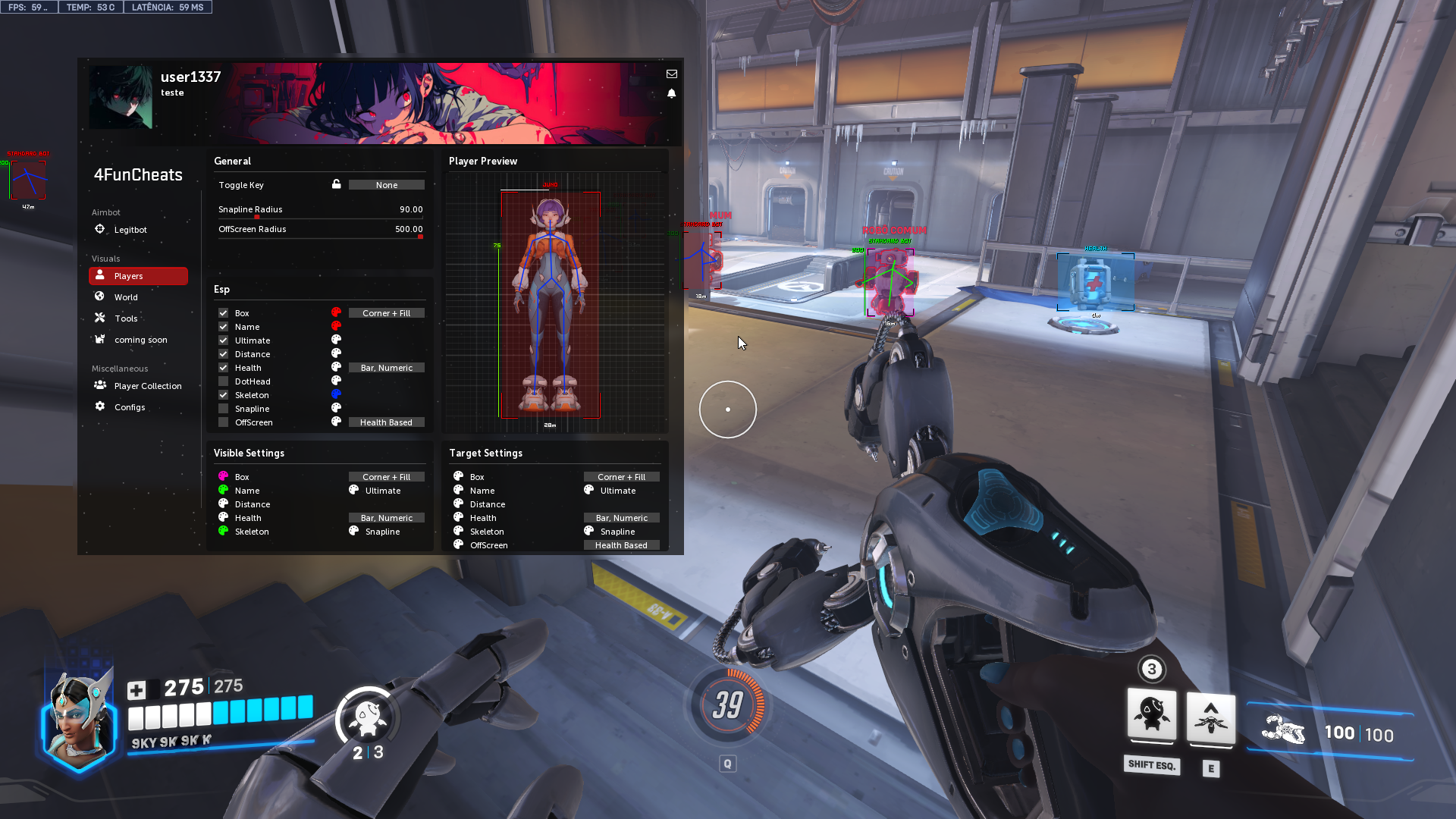Screen dimensions: 1456x819
Task: Enable the Snapline checkbox in Esp
Action: [x=224, y=409]
